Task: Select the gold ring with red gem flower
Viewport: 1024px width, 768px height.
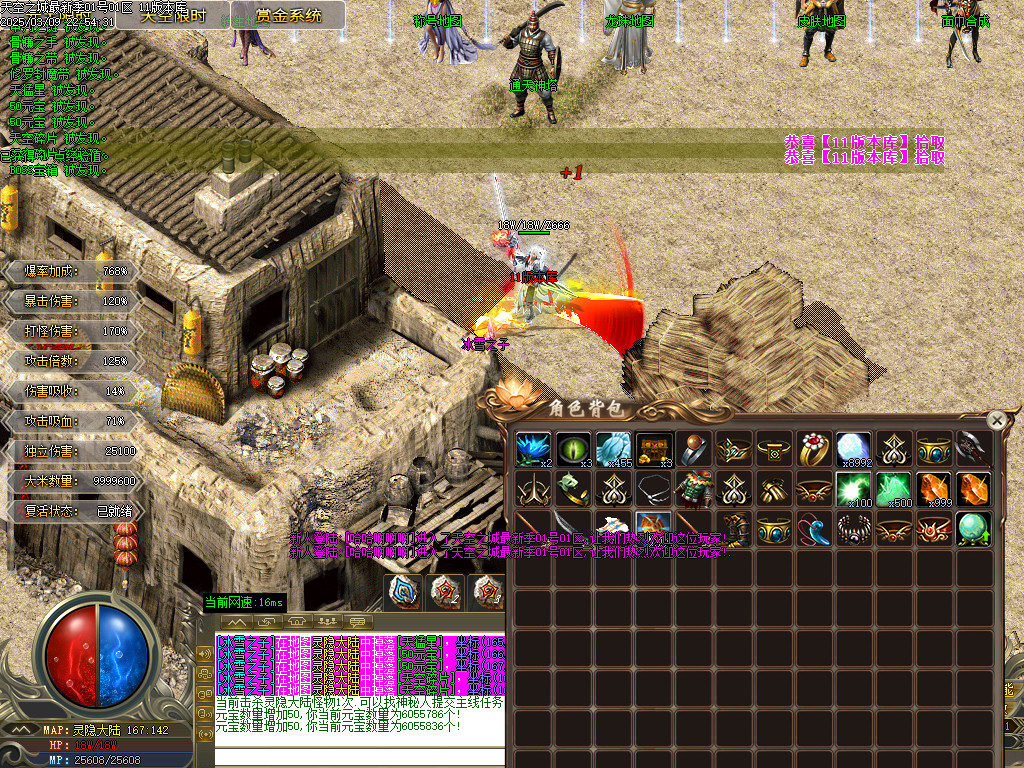Action: [814, 450]
